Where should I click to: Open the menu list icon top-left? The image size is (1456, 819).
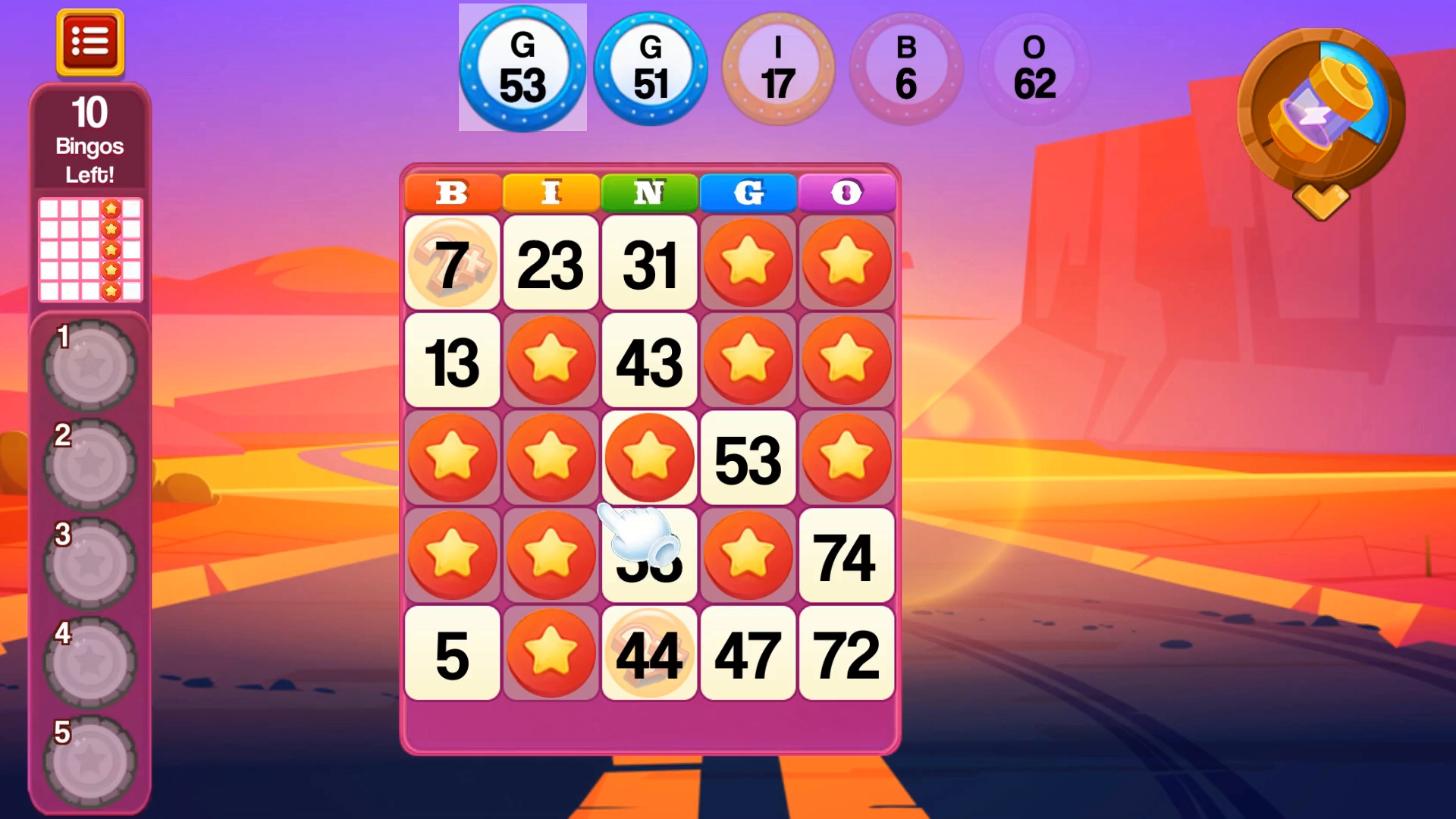click(89, 43)
